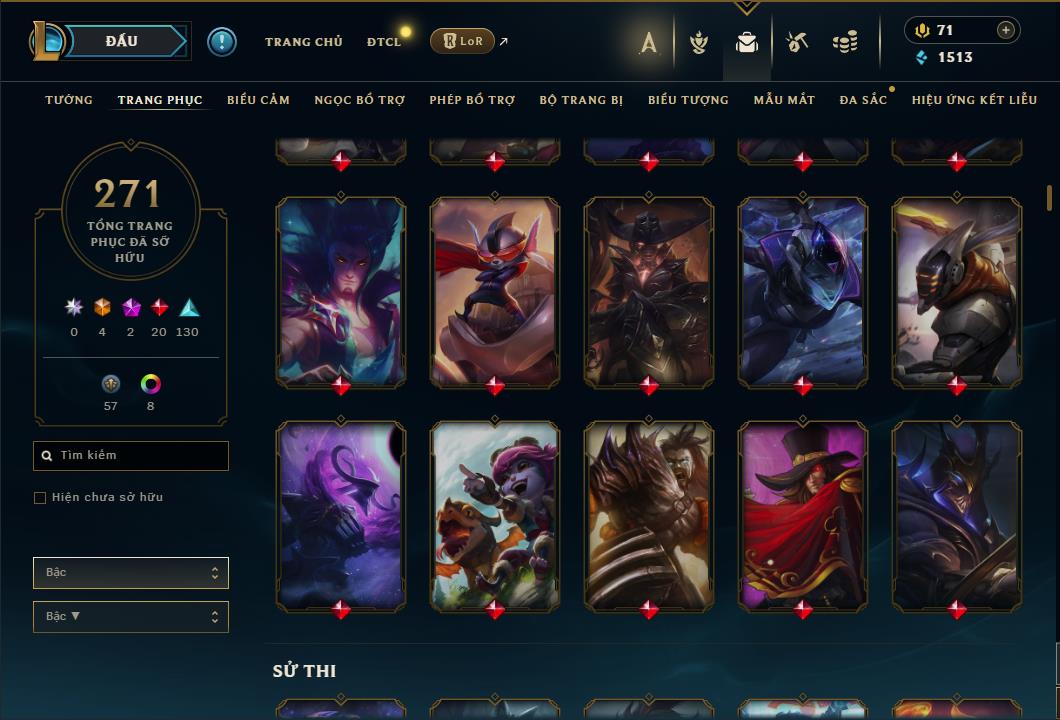The image size is (1060, 720).
Task: Open the store coins icon
Action: [845, 42]
